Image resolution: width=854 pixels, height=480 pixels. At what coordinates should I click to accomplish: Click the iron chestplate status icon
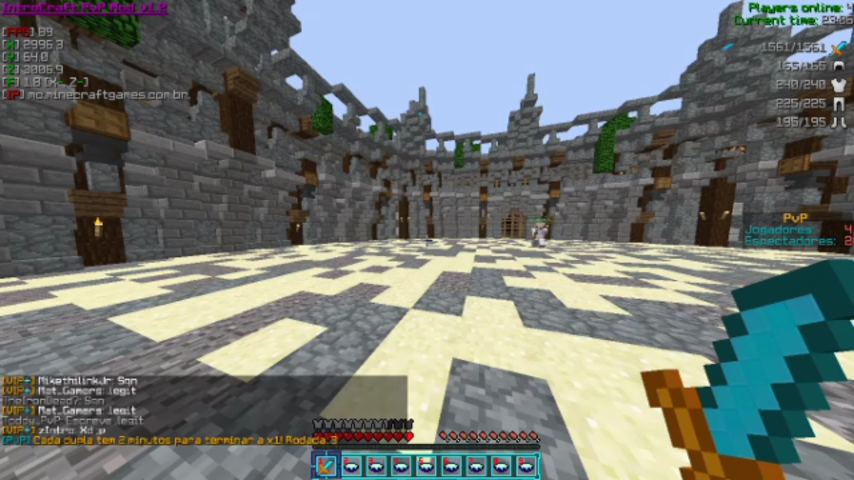pyautogui.click(x=839, y=85)
